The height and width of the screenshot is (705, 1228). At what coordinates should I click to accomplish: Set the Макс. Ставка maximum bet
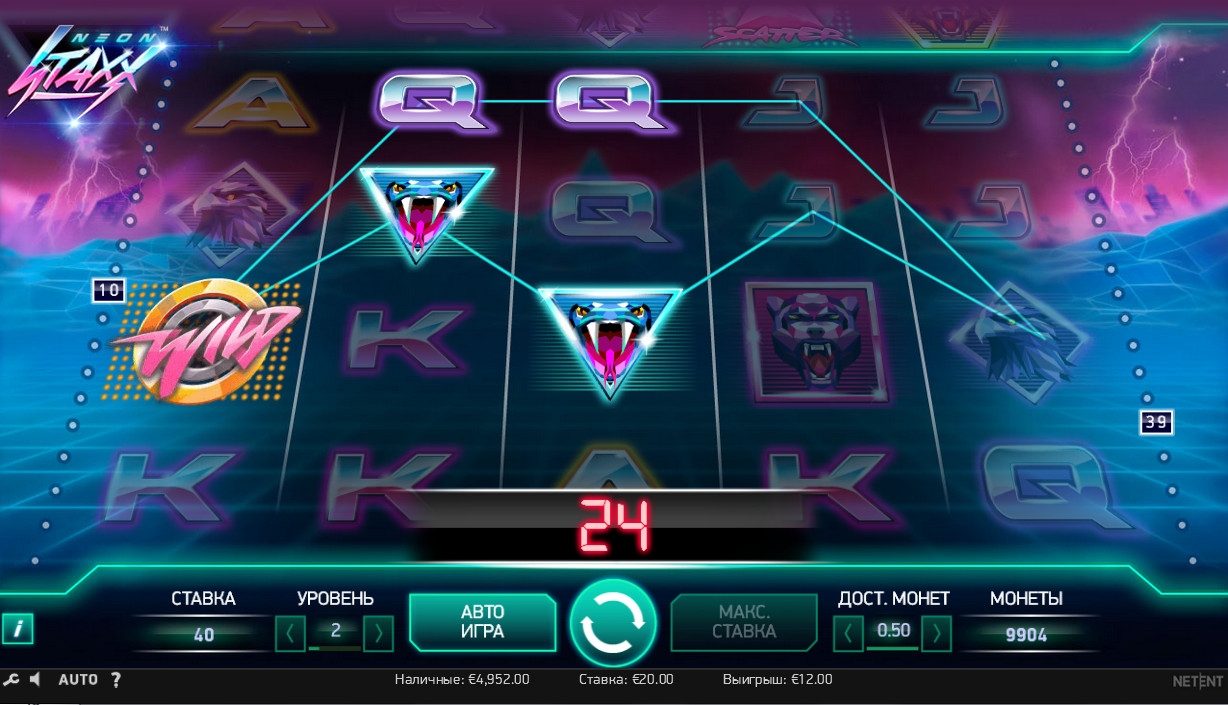744,622
